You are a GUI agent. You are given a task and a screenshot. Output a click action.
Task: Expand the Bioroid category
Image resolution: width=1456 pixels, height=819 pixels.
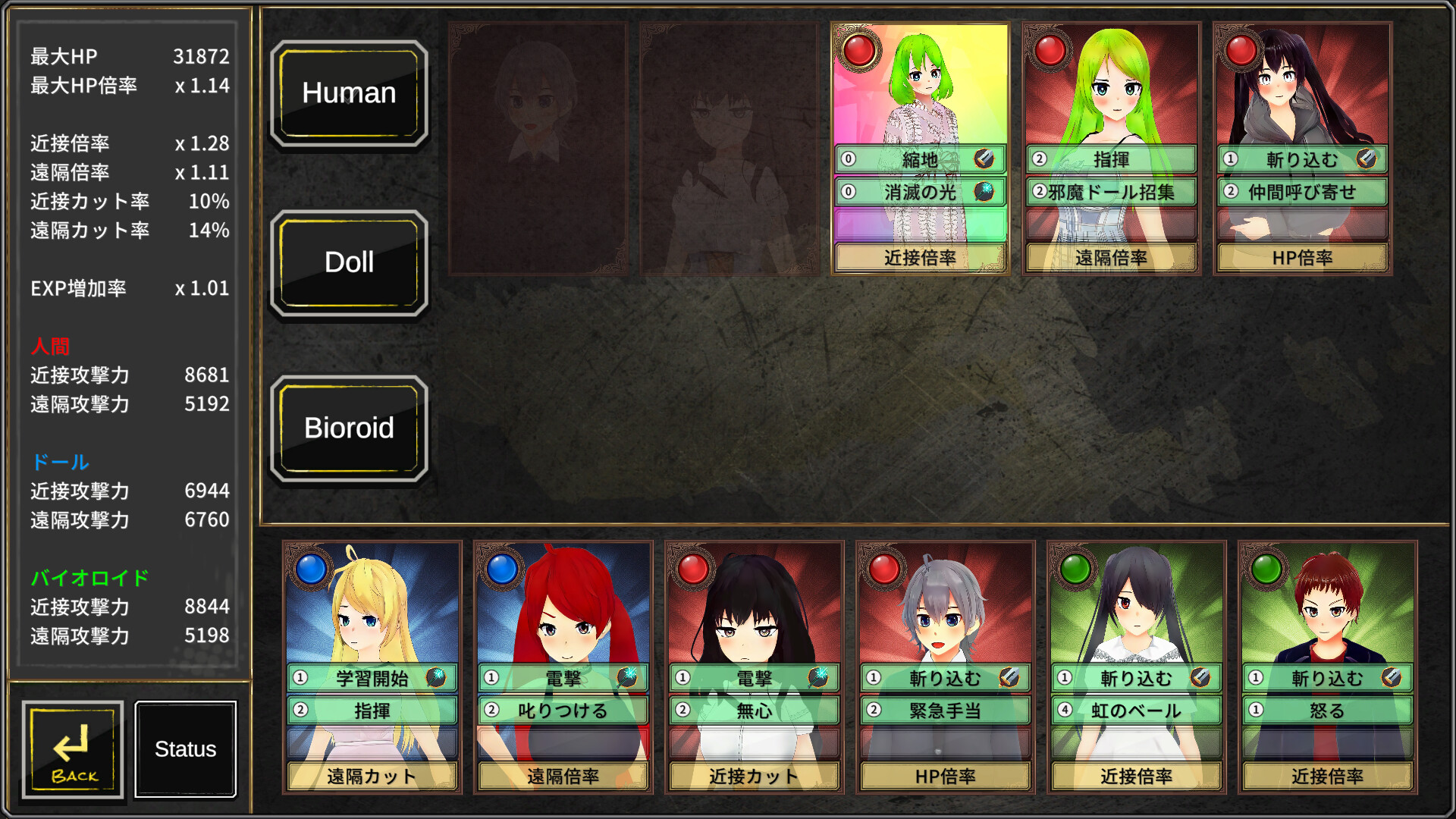(350, 428)
